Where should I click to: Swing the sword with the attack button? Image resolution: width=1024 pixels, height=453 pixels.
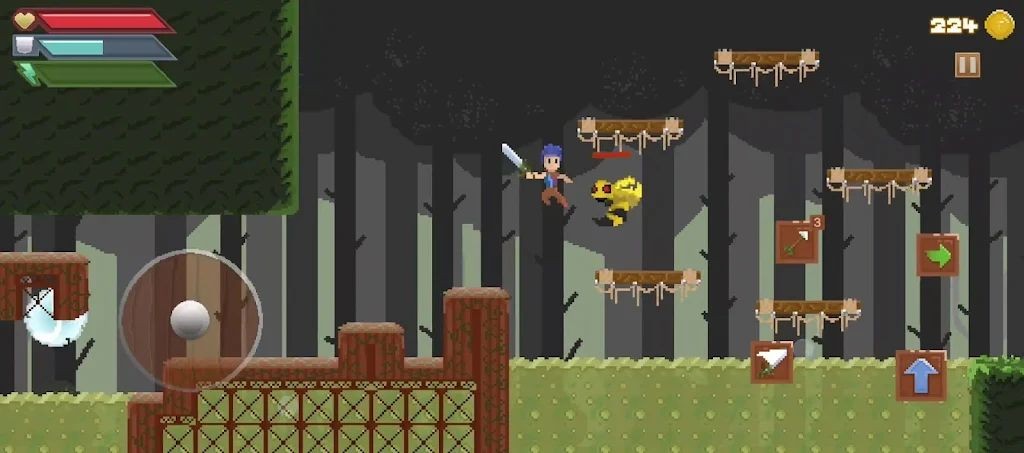(x=771, y=362)
